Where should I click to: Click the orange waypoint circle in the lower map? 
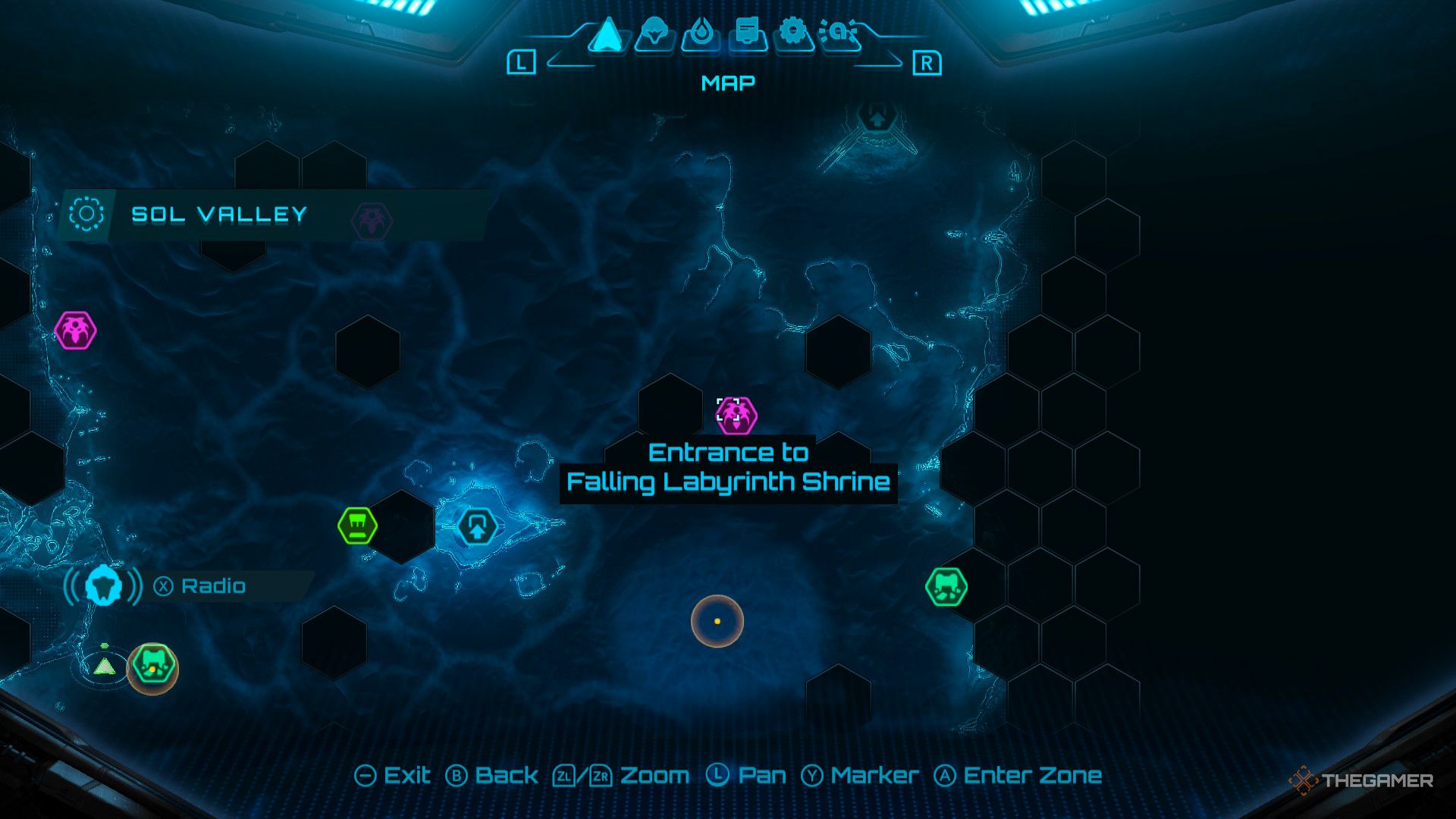(716, 620)
